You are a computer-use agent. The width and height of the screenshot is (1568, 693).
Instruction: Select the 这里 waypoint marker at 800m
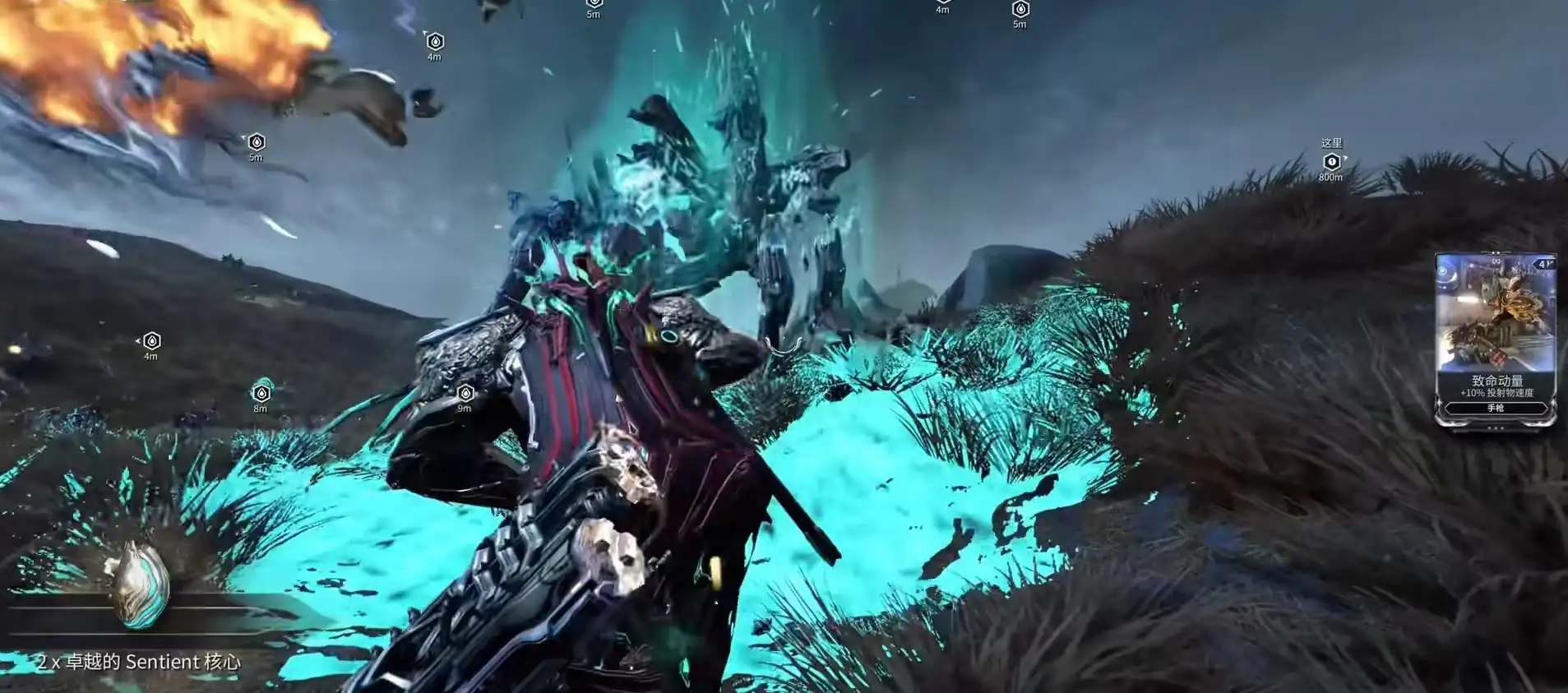pyautogui.click(x=1331, y=162)
